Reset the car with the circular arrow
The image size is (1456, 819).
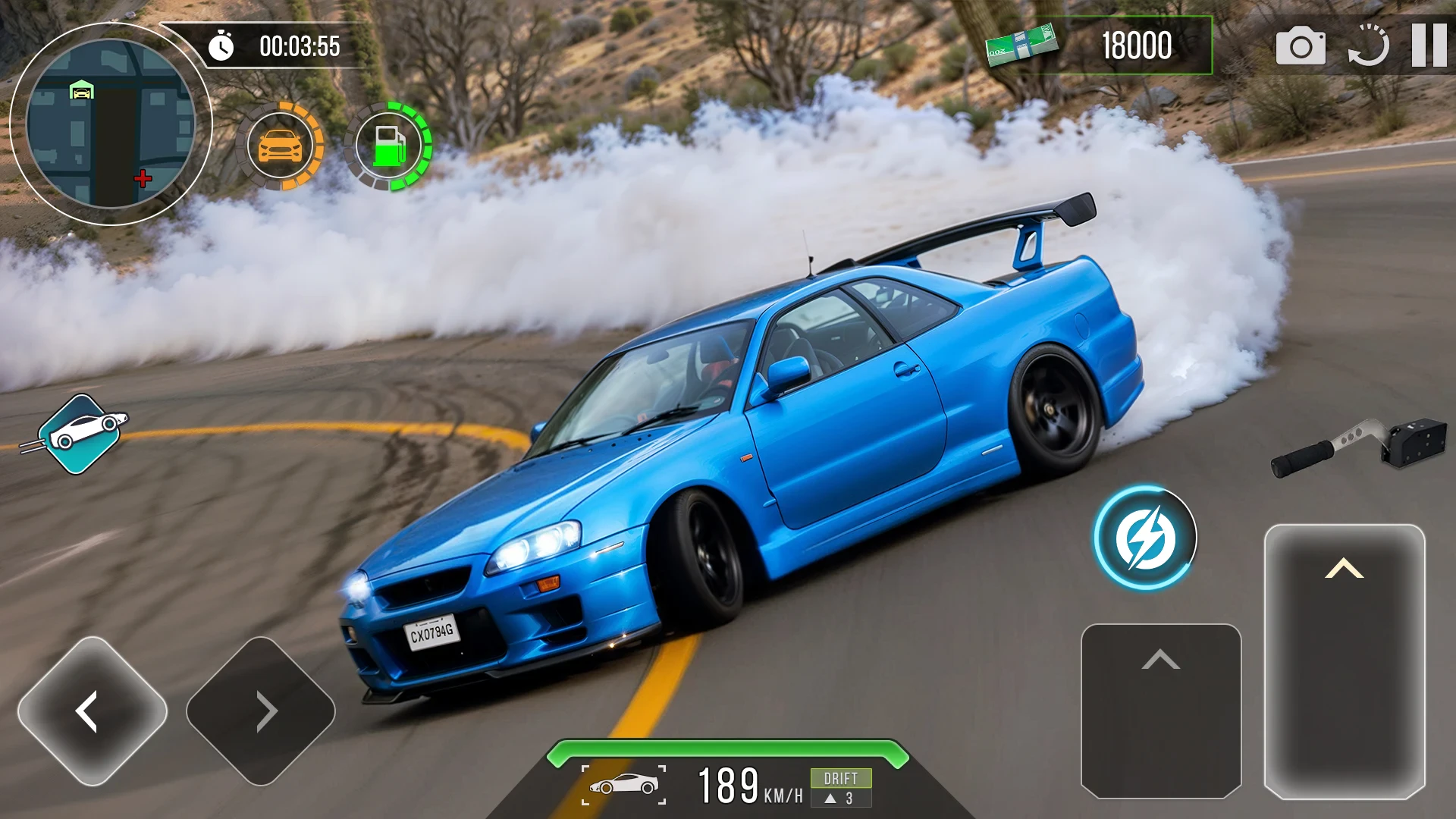(x=1369, y=46)
